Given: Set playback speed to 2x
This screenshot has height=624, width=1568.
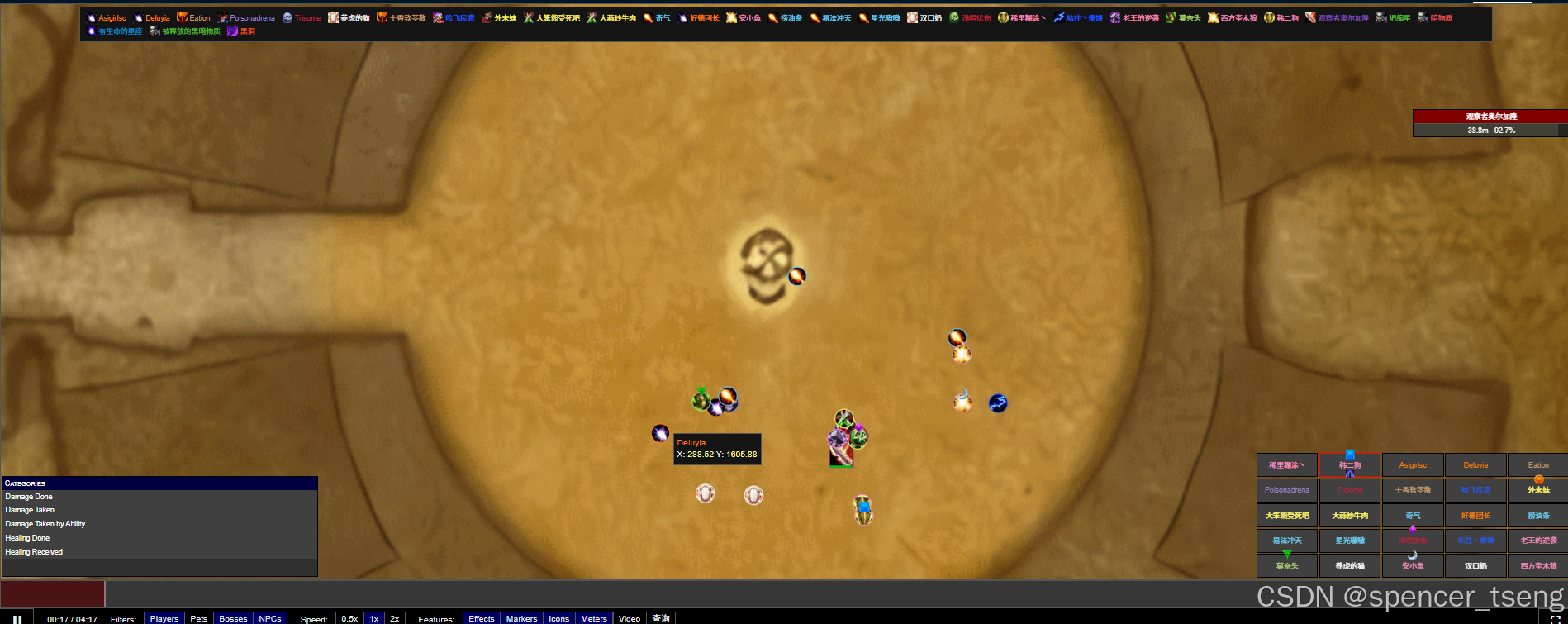Looking at the screenshot, I should pos(395,618).
